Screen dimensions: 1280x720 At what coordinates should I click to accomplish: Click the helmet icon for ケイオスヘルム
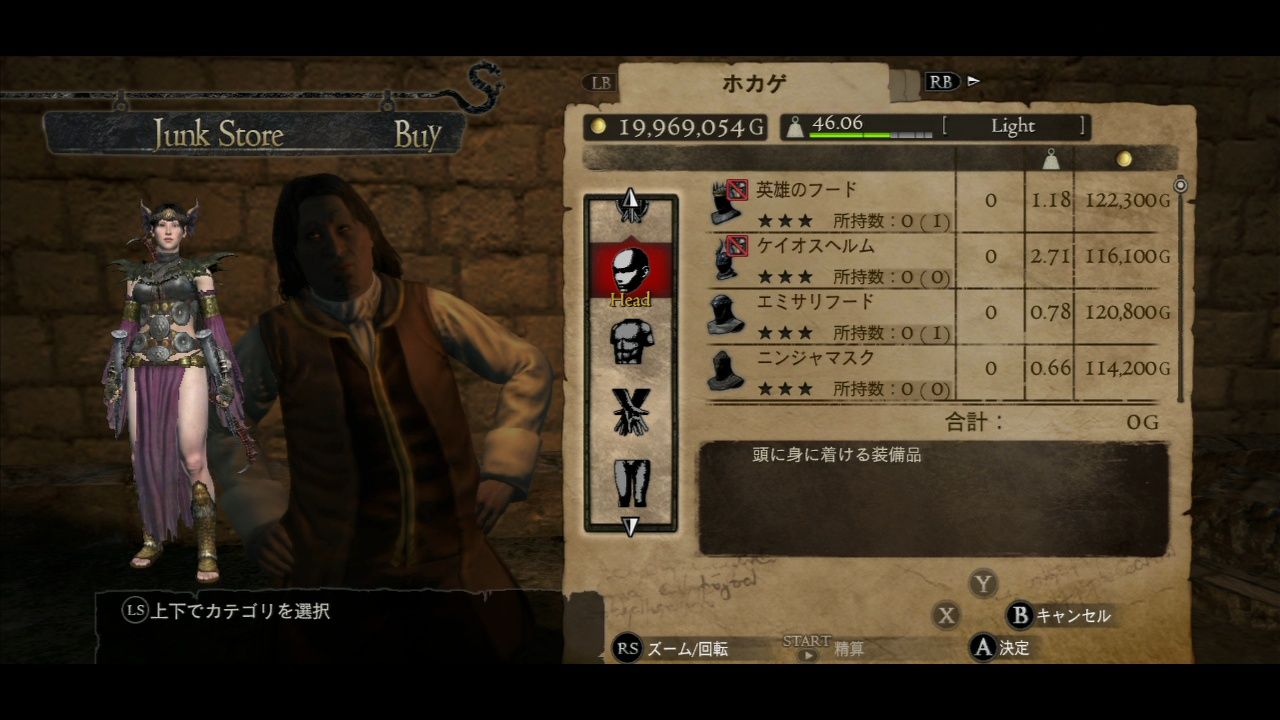pyautogui.click(x=722, y=258)
